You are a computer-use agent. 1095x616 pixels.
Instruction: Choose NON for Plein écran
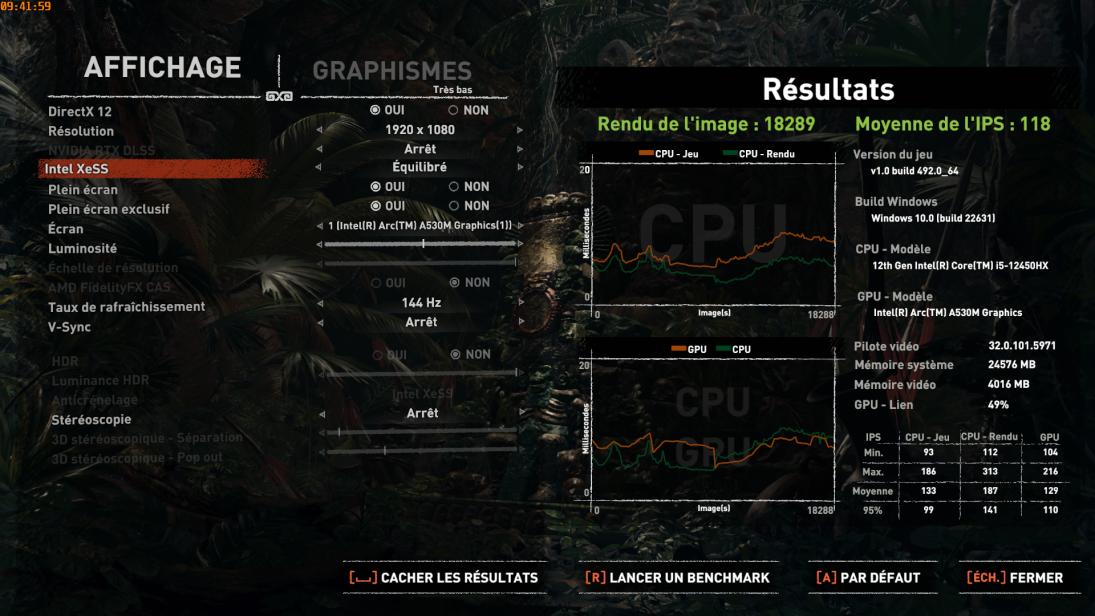468,186
